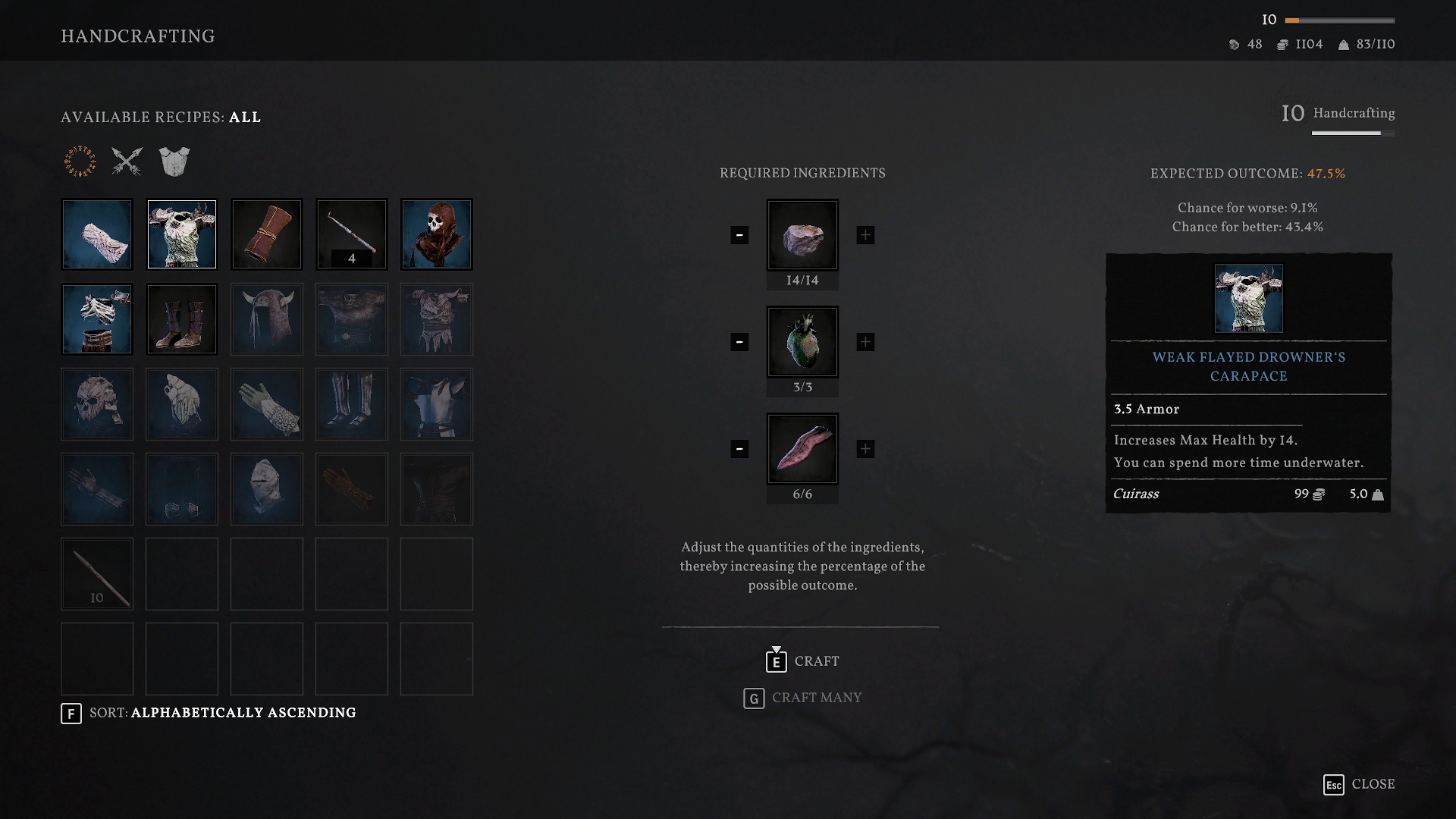Open the Available Recipes: All selector
1456x819 pixels.
click(160, 118)
